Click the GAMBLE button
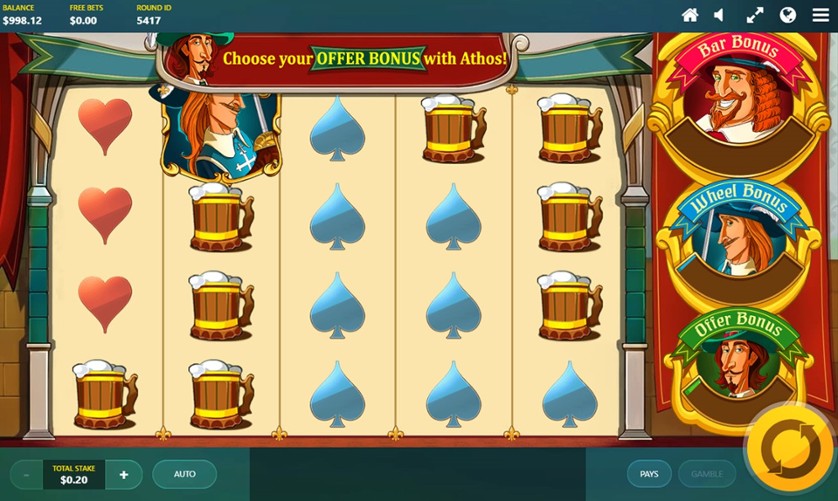The width and height of the screenshot is (838, 501). point(707,474)
